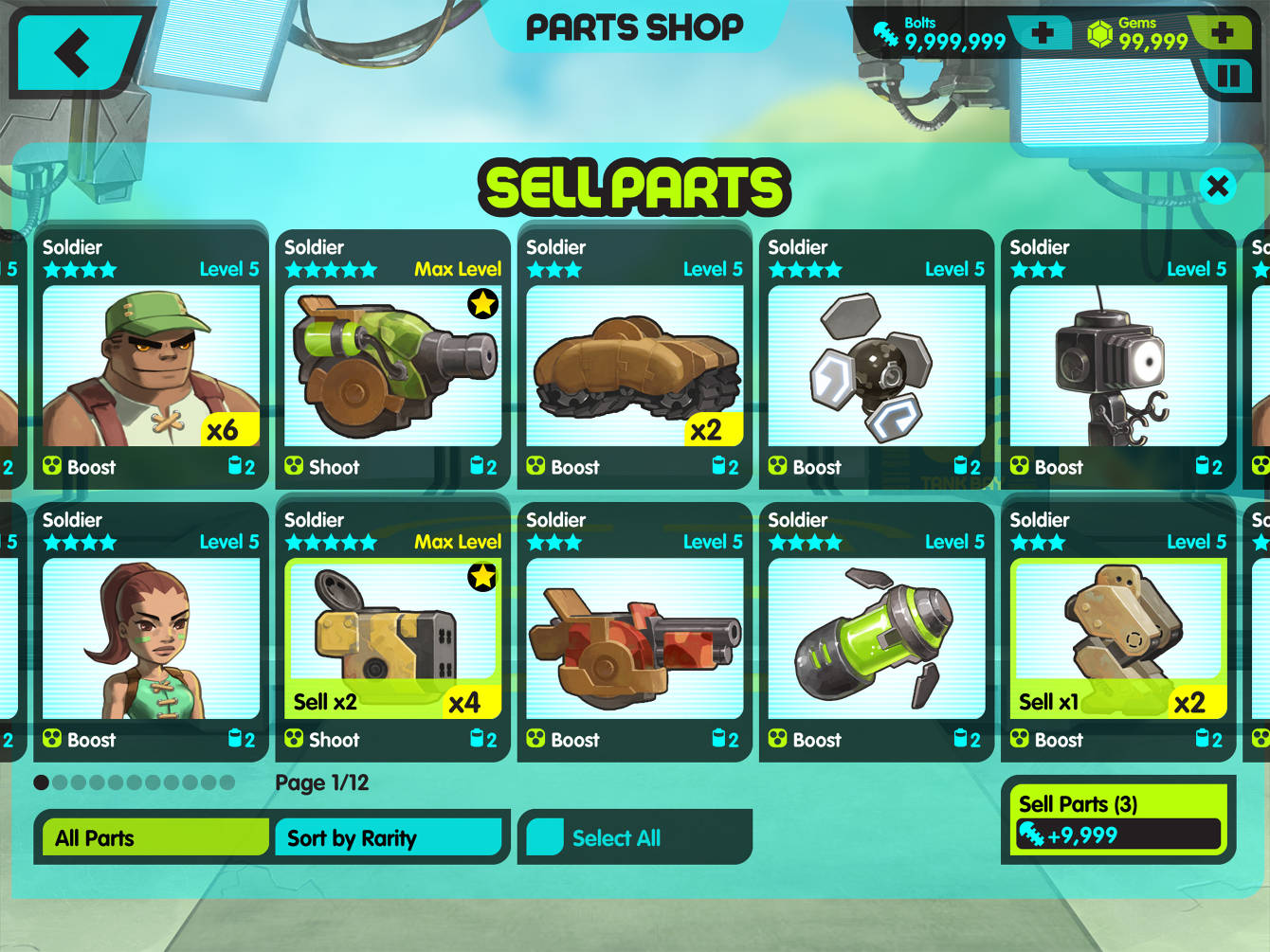This screenshot has height=952, width=1270.
Task: Deselect the tan armor Boost part card
Action: click(1118, 633)
